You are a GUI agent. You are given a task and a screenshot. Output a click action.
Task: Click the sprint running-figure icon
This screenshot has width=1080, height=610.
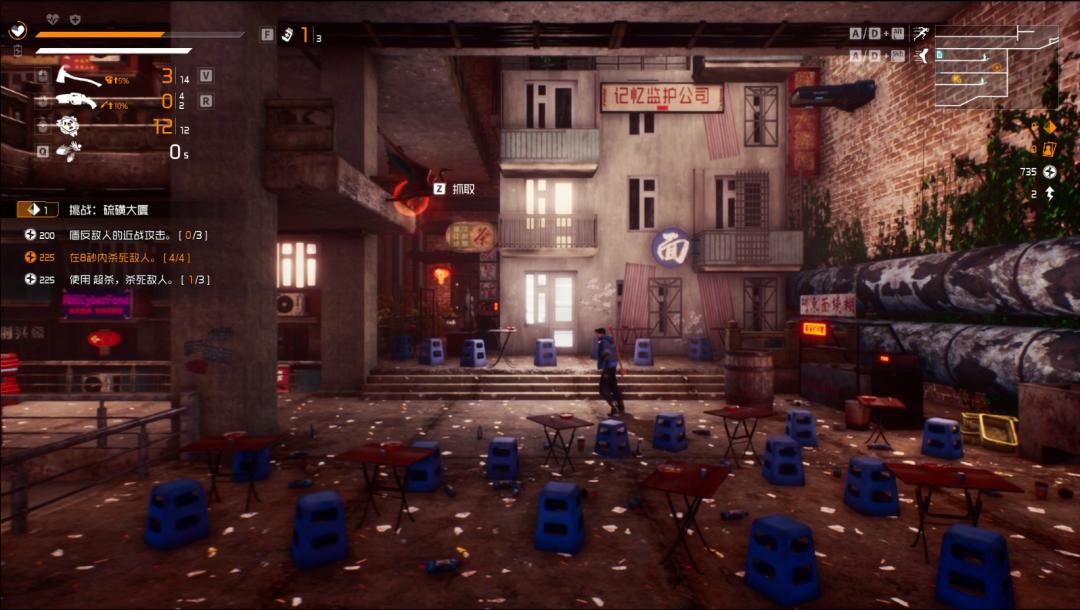click(x=921, y=33)
